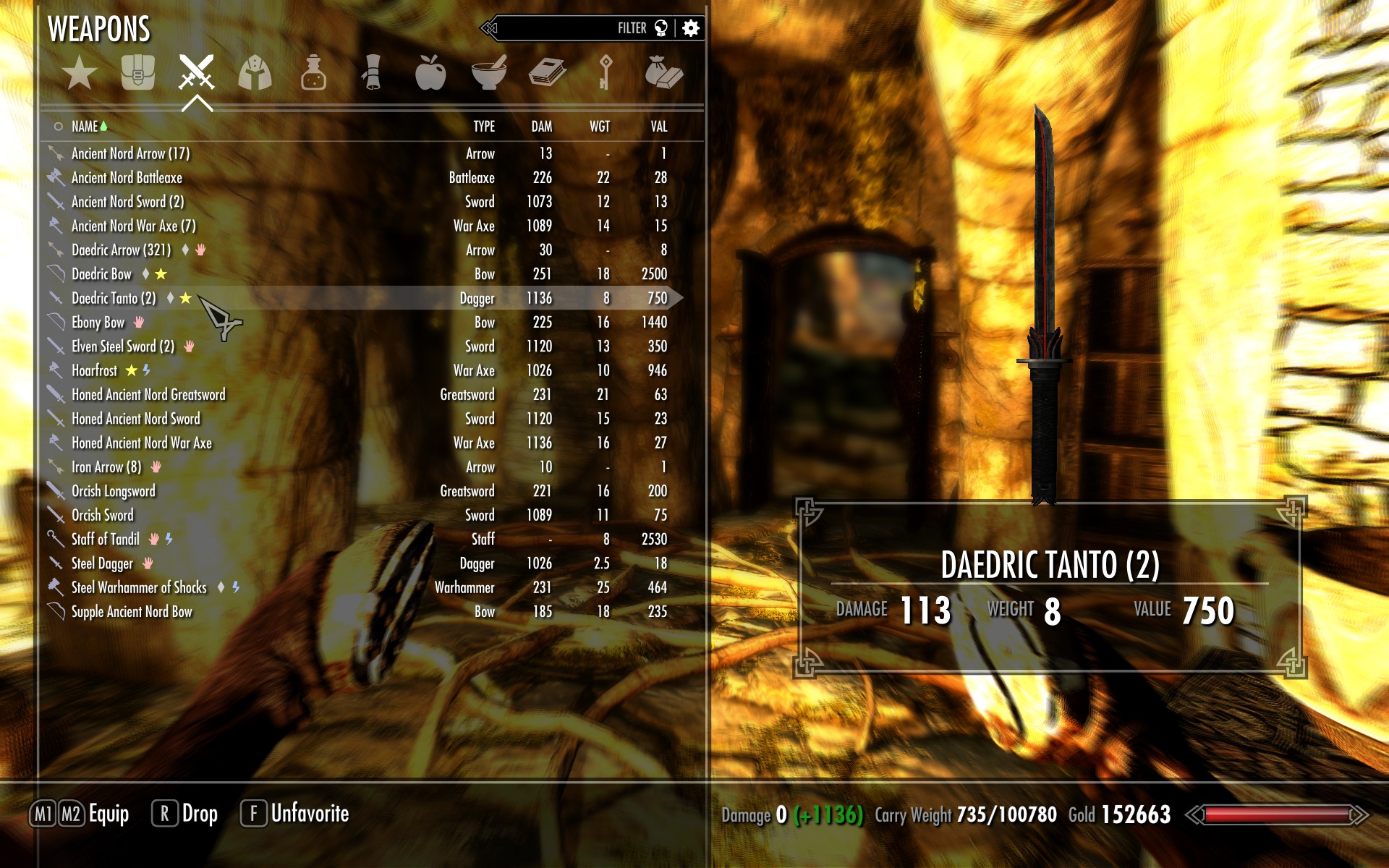The image size is (1389, 868).
Task: Select the Orcish Longsword entry
Action: click(114, 491)
